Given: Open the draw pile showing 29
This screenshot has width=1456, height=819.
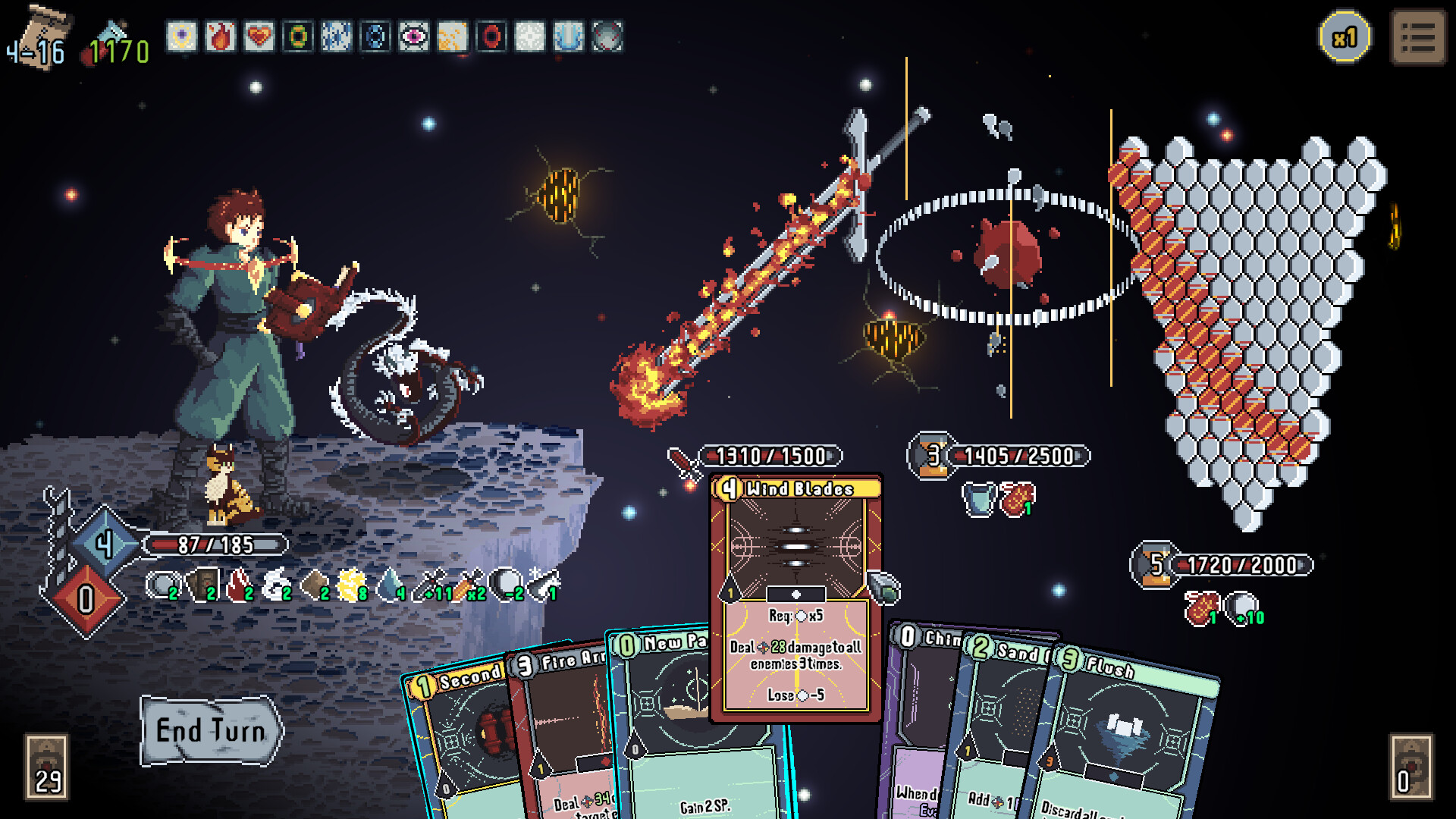Looking at the screenshot, I should [x=47, y=767].
